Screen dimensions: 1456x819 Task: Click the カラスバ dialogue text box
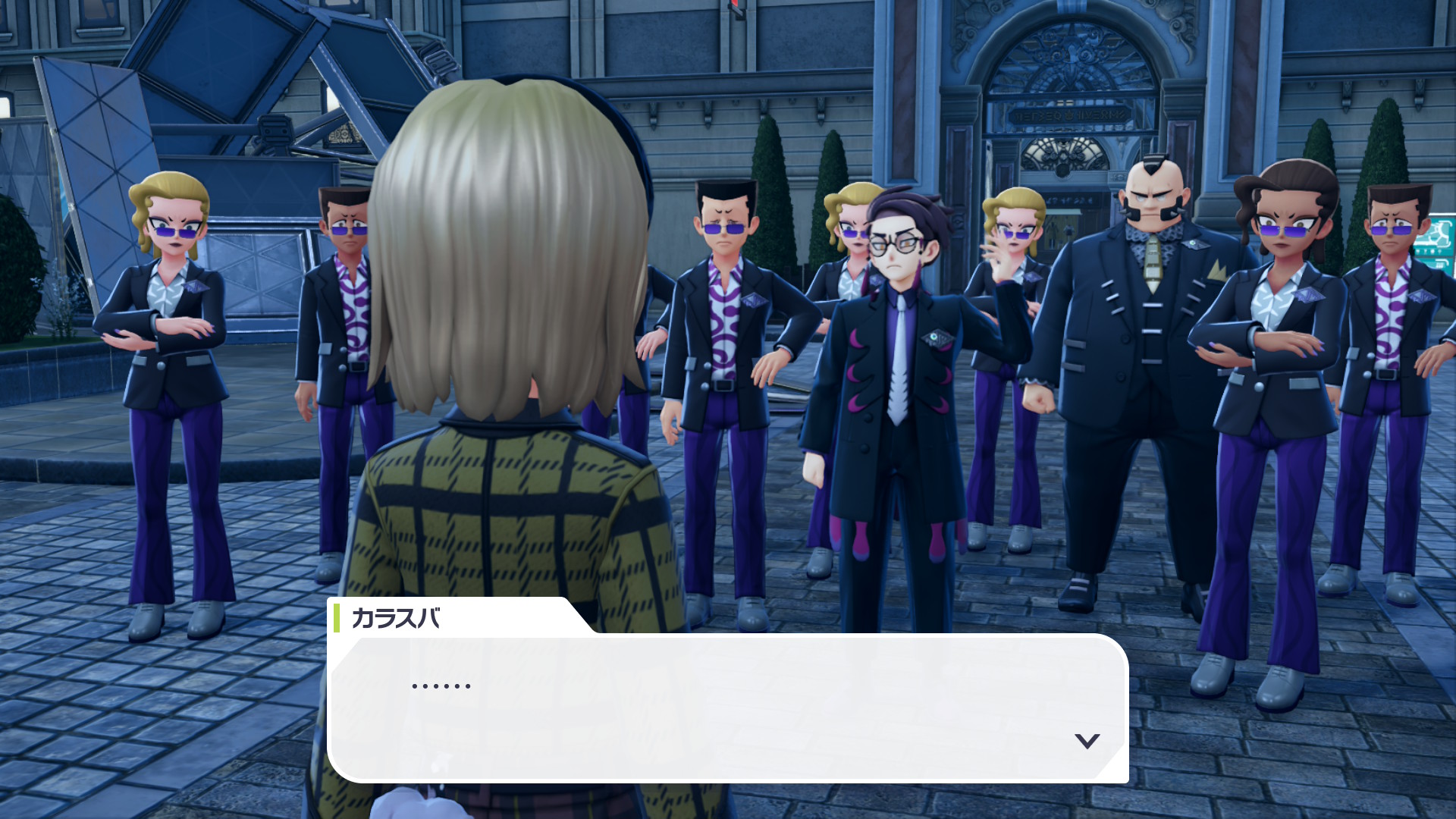[x=726, y=707]
